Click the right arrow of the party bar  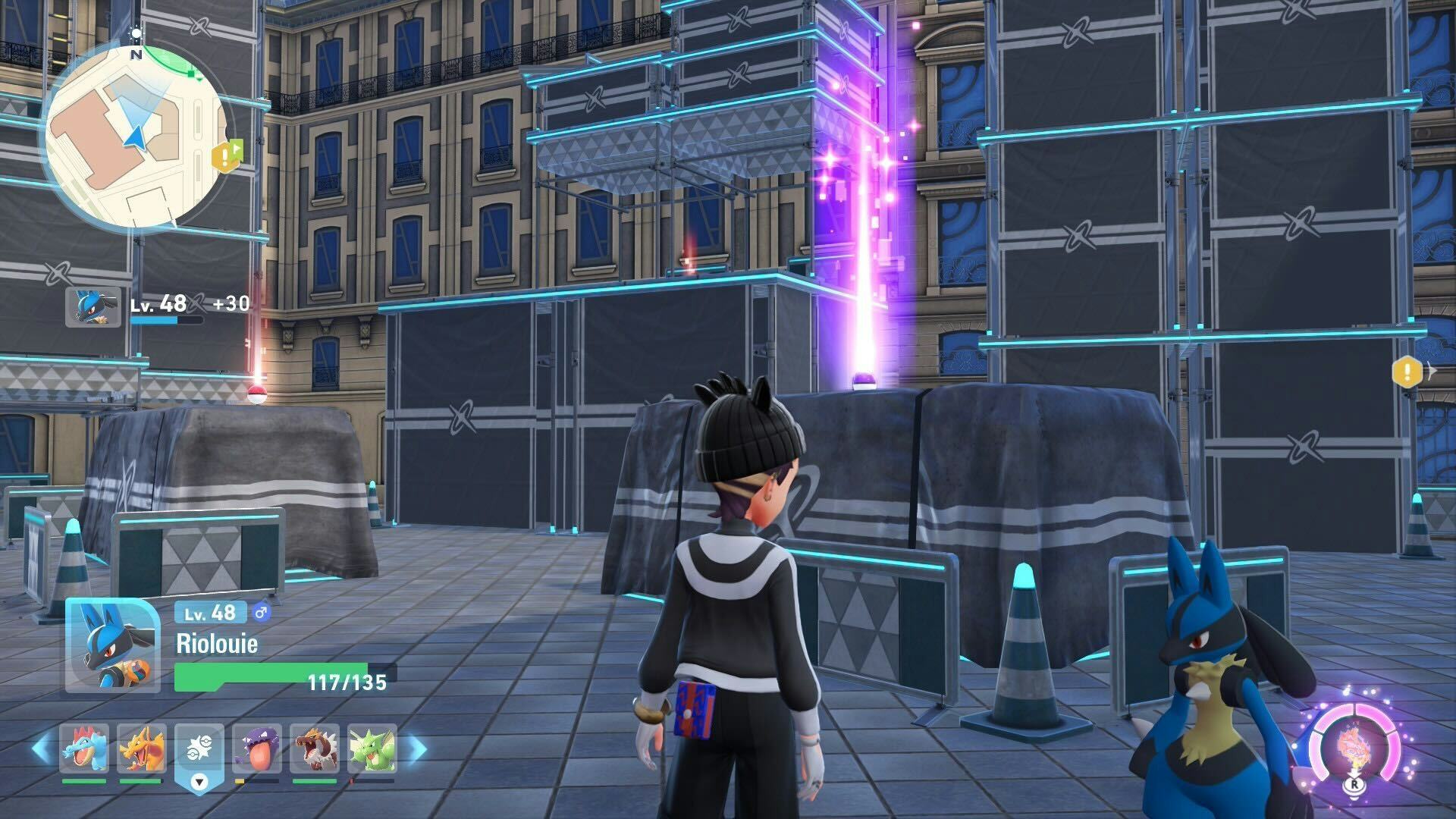(416, 749)
